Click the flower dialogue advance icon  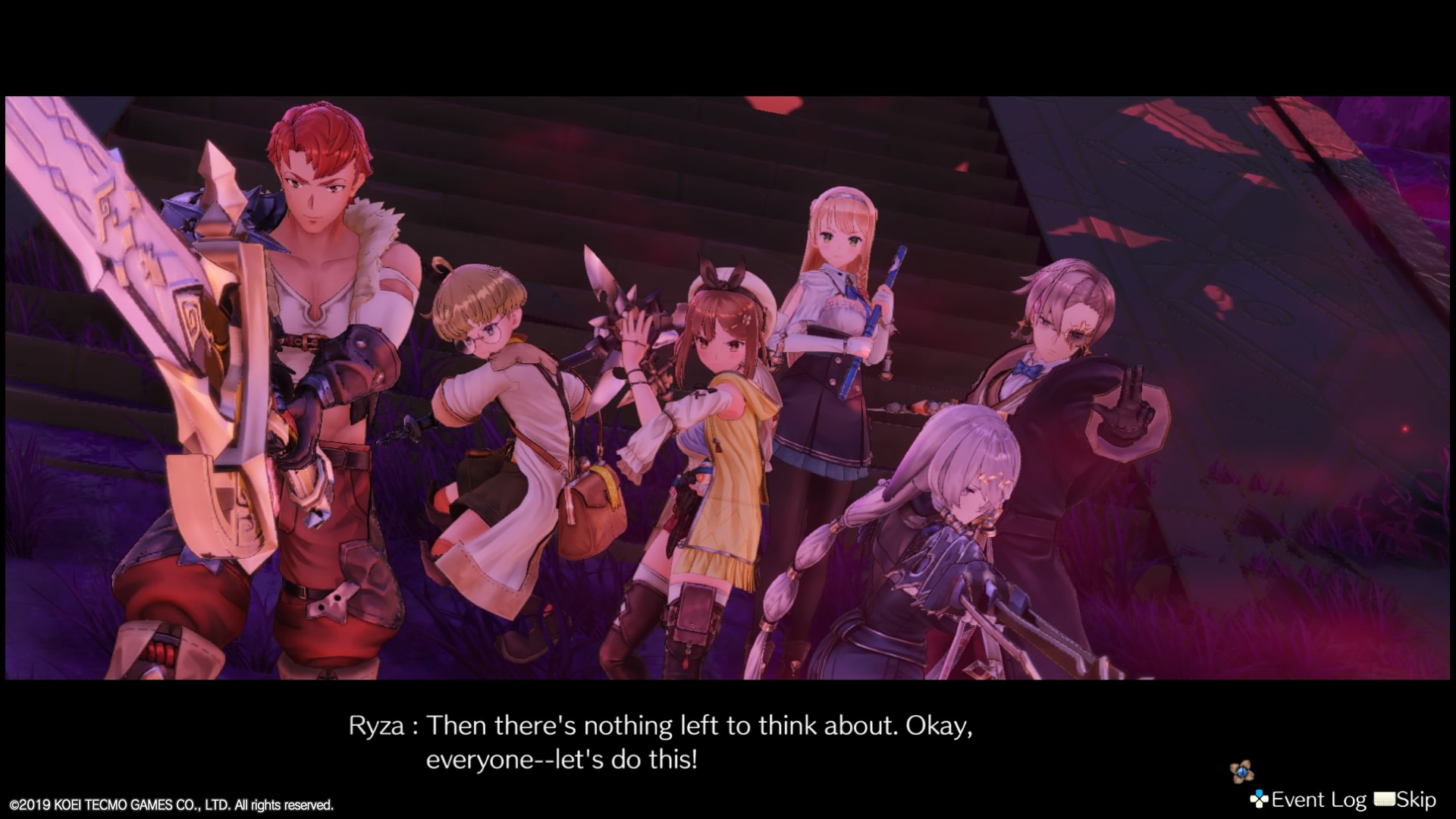[x=1241, y=773]
